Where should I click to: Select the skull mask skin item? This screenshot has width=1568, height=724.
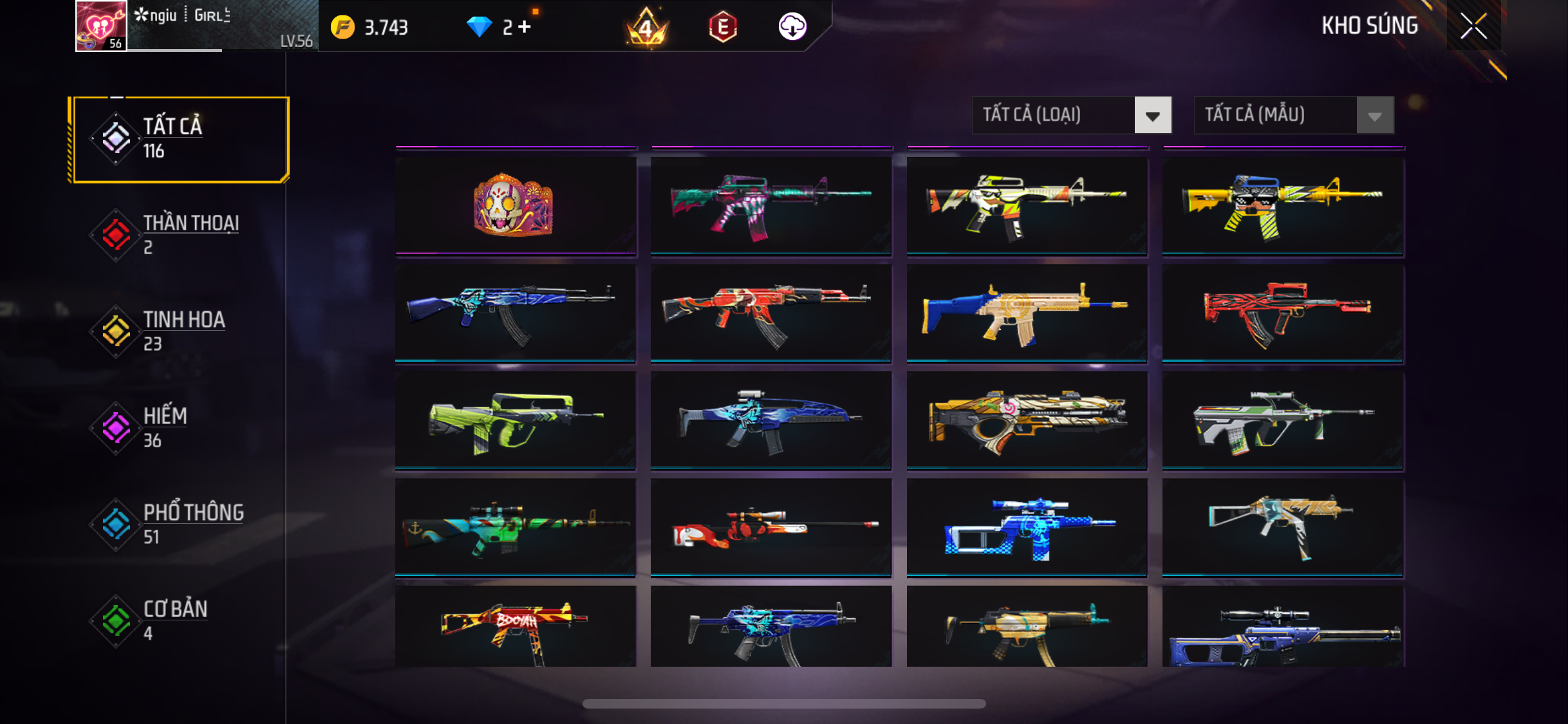pos(515,206)
